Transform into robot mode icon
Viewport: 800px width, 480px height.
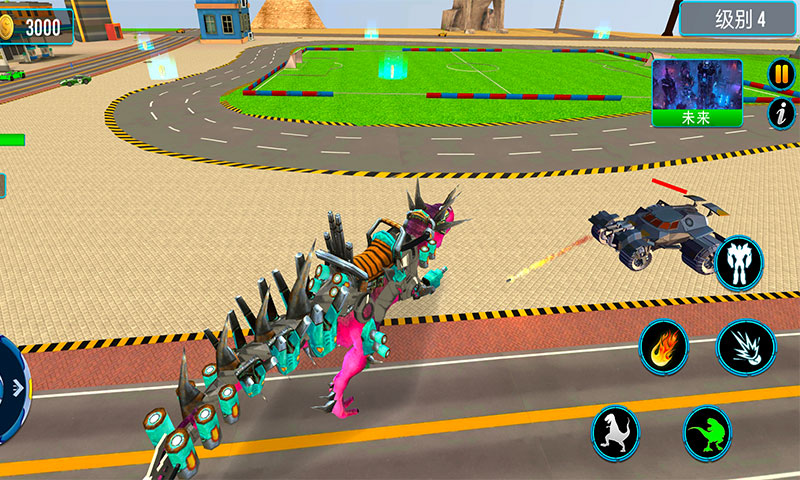740,262
